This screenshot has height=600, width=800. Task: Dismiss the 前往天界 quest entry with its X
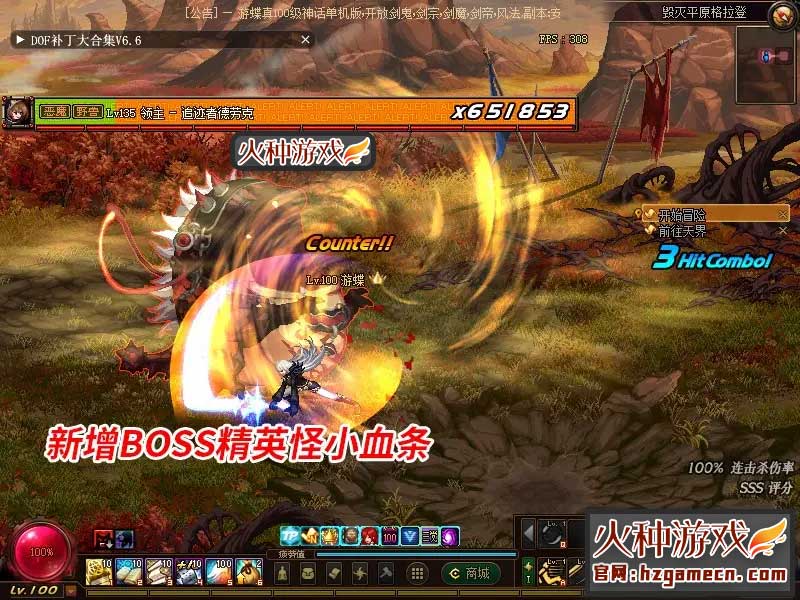click(783, 230)
